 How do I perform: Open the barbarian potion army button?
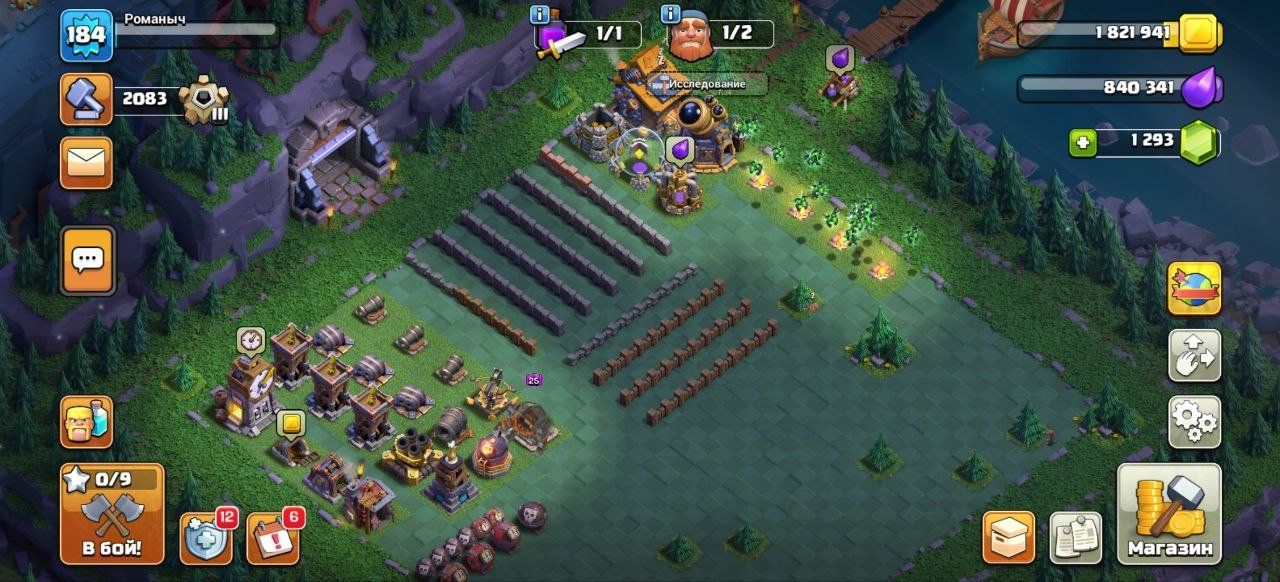(x=87, y=422)
